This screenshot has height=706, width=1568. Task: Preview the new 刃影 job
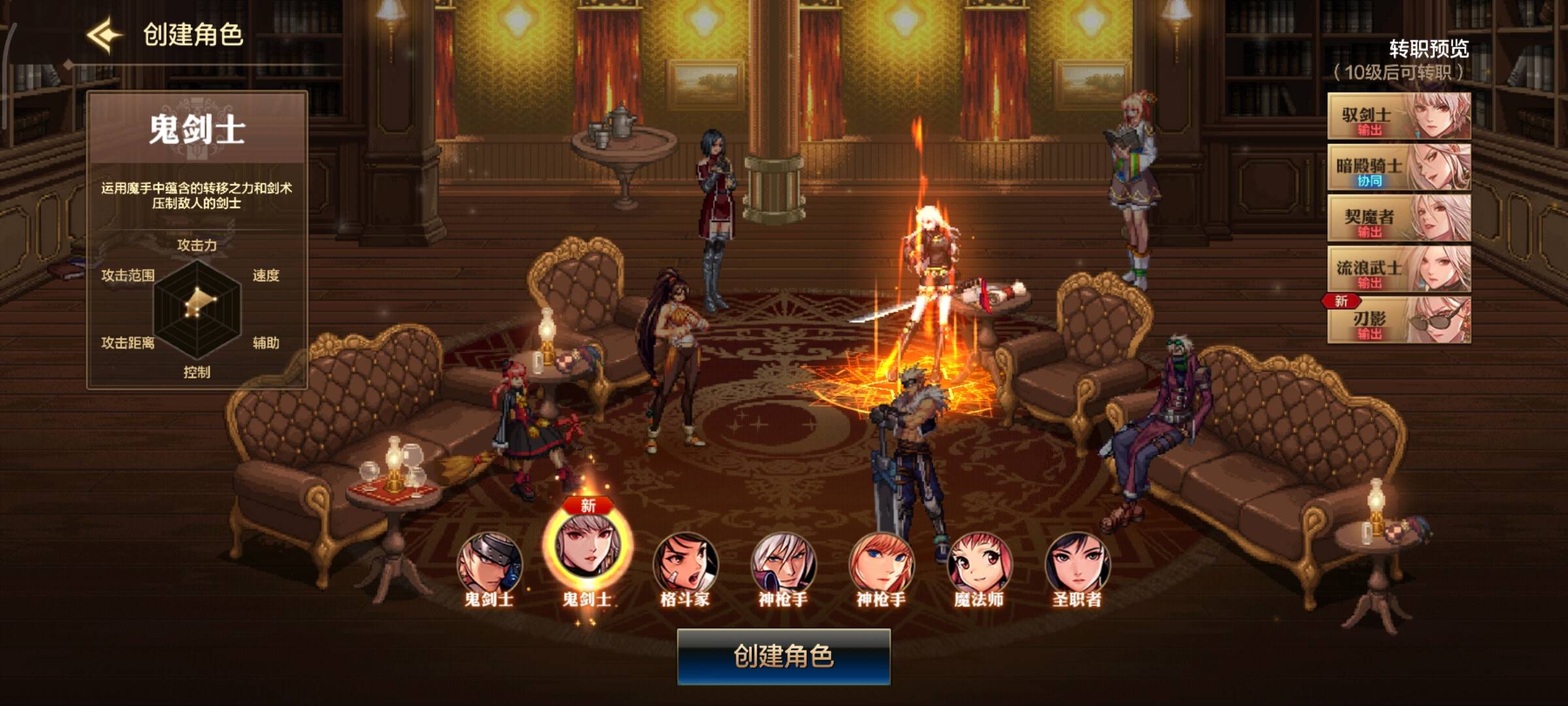(1399, 320)
